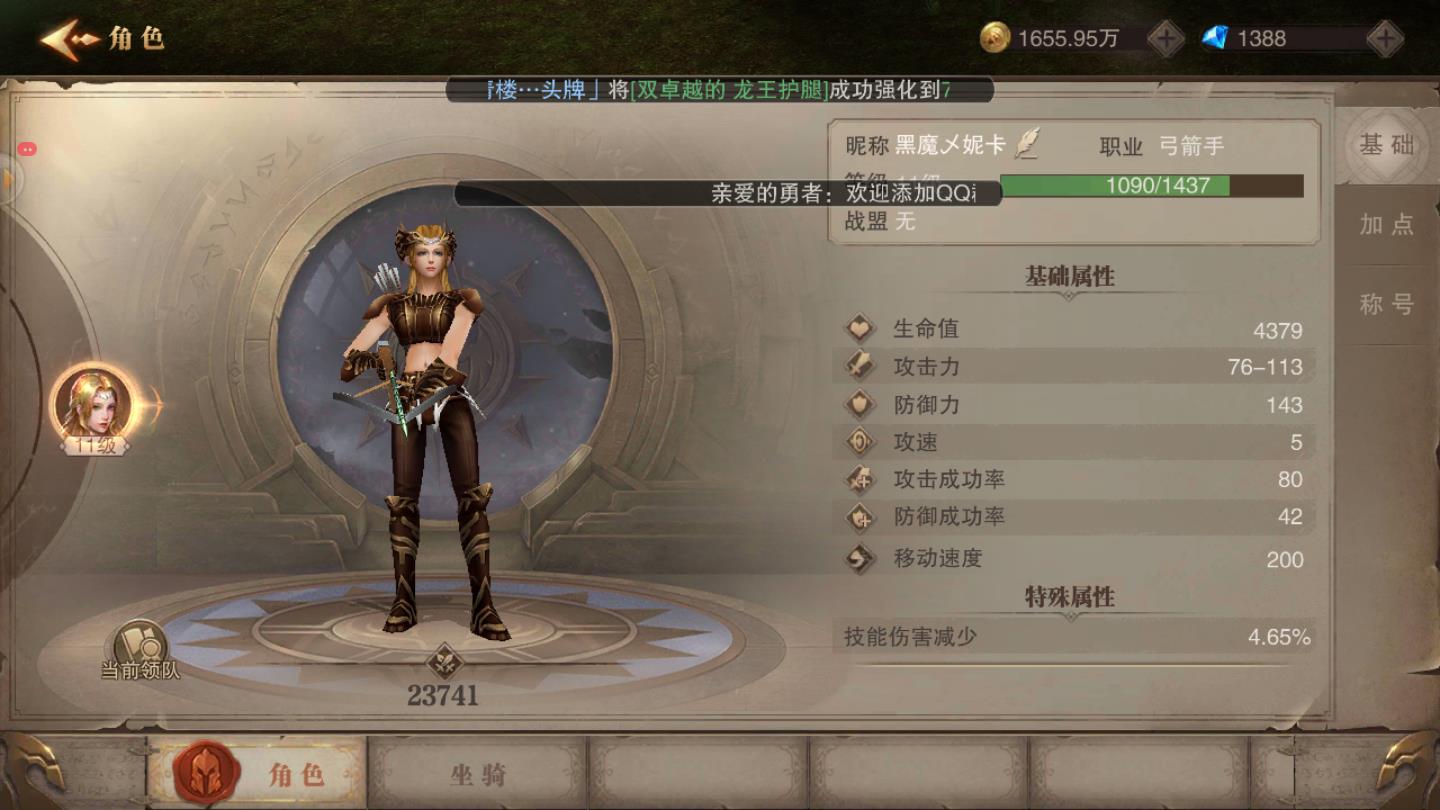The height and width of the screenshot is (810, 1440).
Task: Click the 攻击成功率 attribute icon
Action: pyautogui.click(x=860, y=479)
